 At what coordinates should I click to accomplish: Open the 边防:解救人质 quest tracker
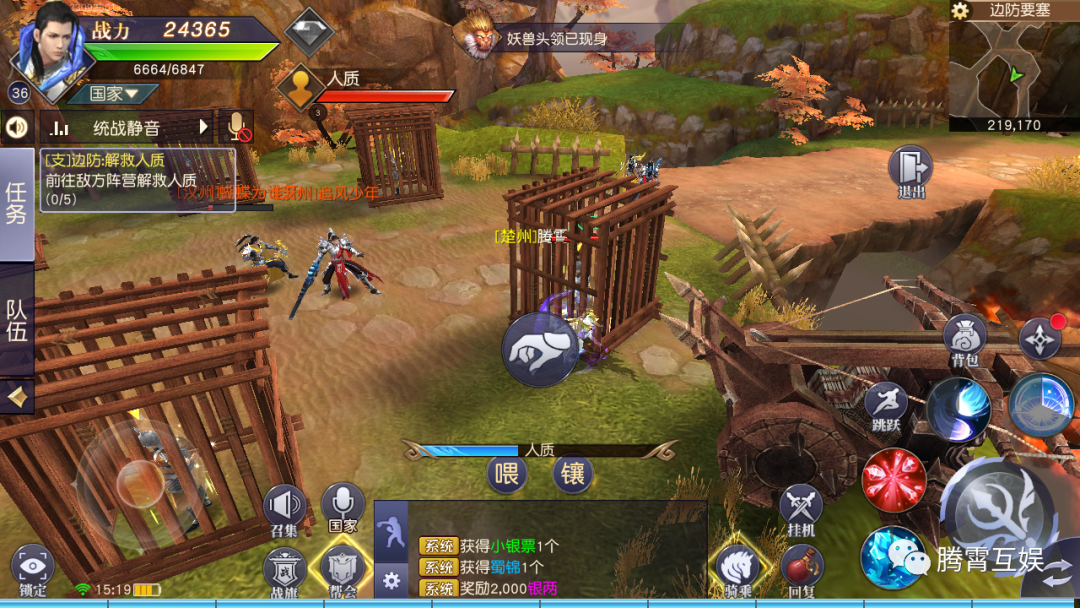click(x=138, y=180)
